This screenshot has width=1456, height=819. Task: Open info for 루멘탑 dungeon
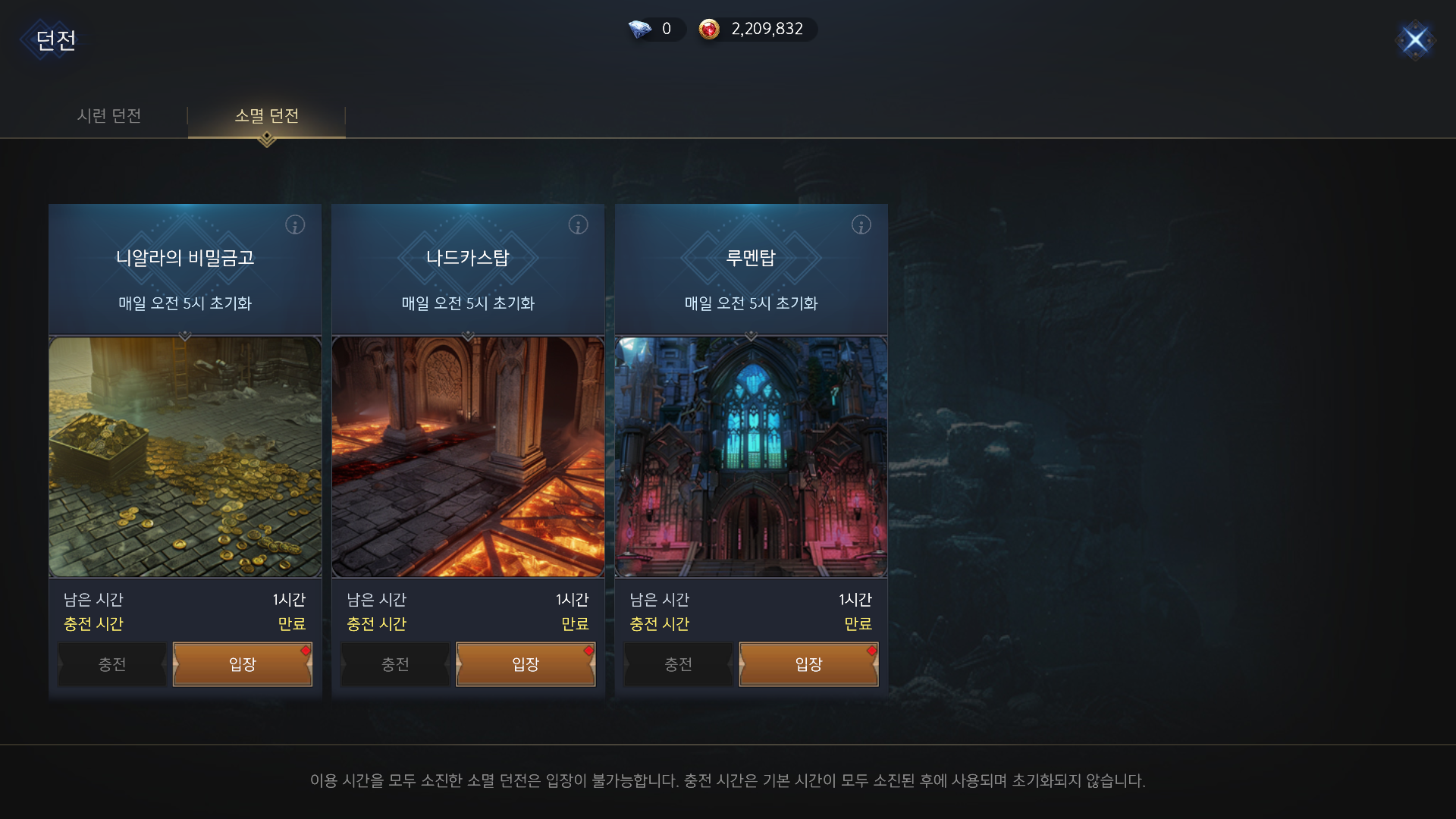tap(861, 224)
